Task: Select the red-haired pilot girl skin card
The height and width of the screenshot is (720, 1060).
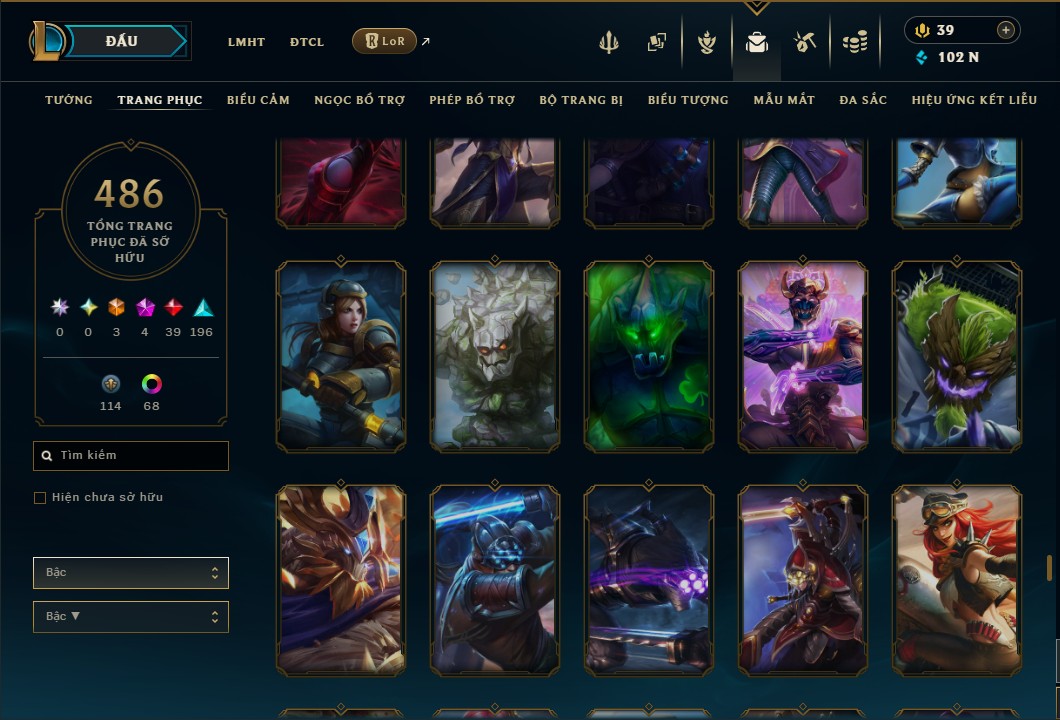Action: 957,580
